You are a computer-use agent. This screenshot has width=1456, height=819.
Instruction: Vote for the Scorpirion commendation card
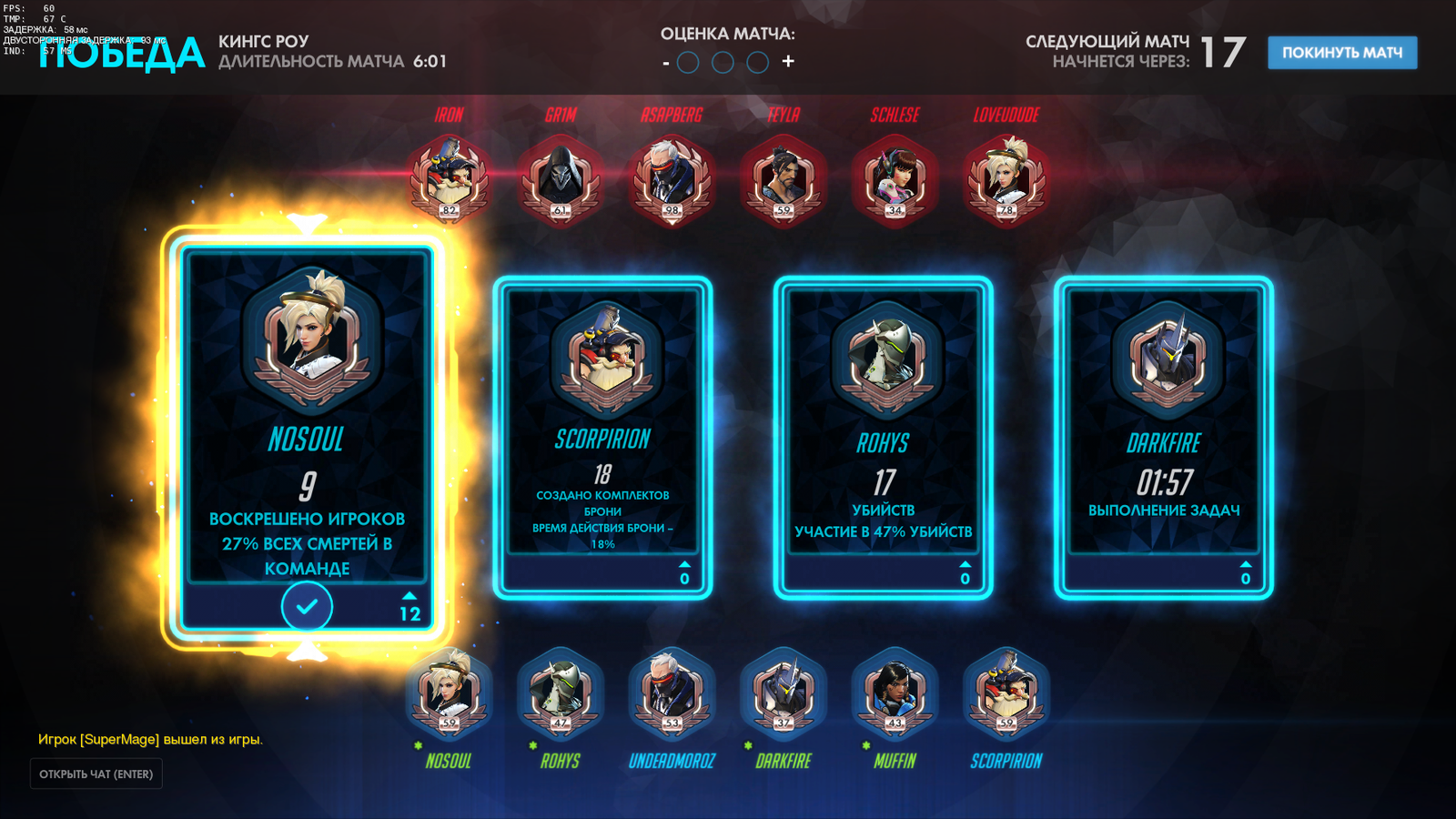click(x=602, y=437)
